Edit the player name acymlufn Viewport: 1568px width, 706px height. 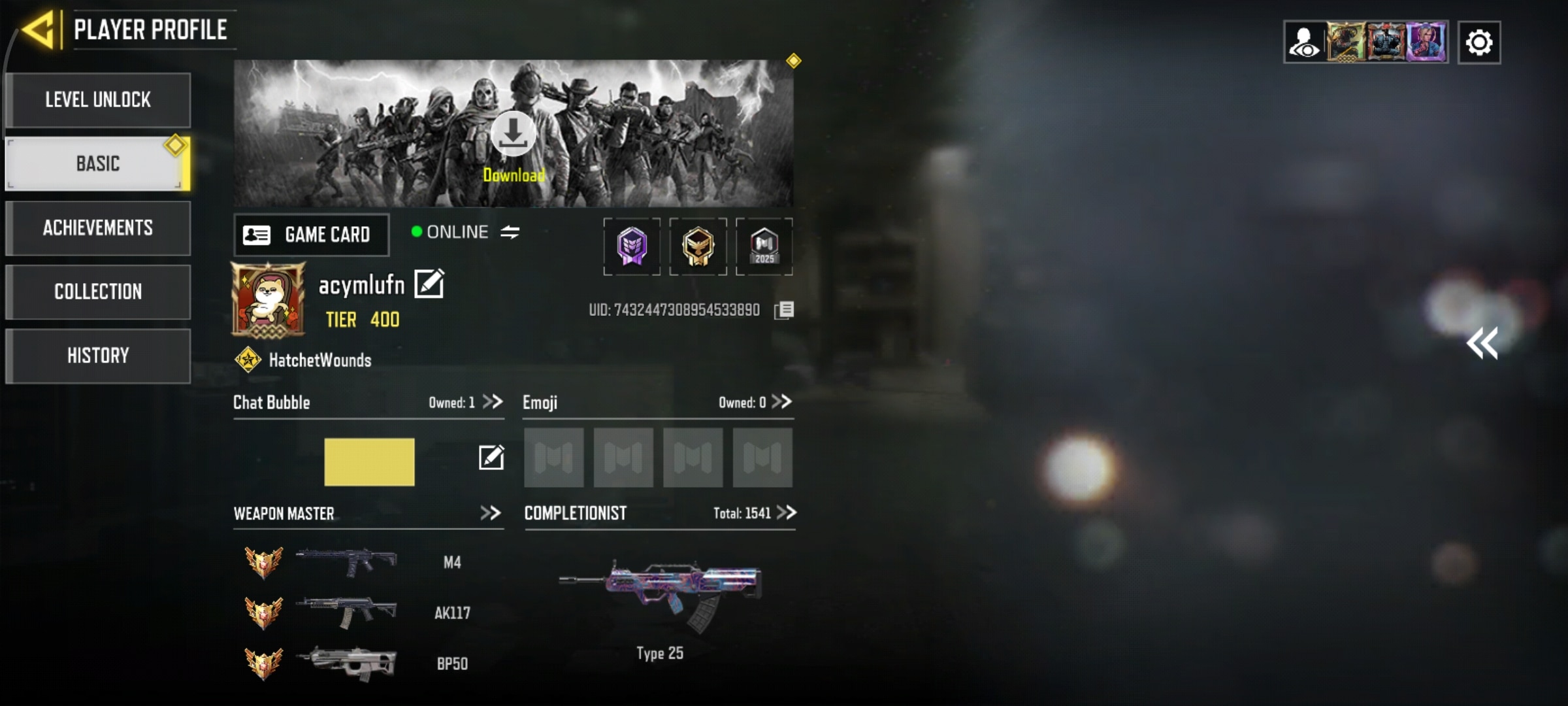429,284
